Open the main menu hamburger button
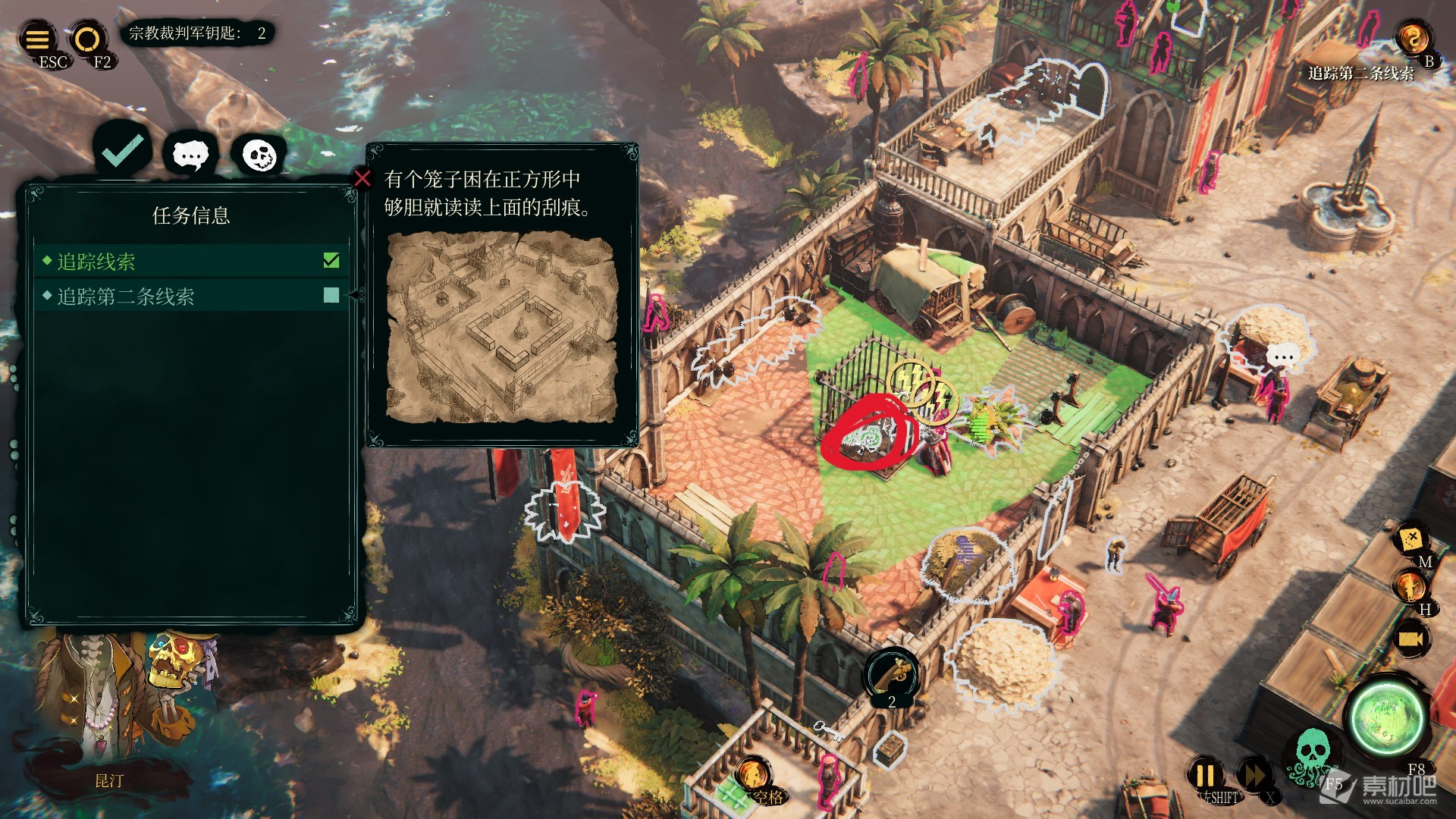This screenshot has height=819, width=1456. tap(38, 38)
